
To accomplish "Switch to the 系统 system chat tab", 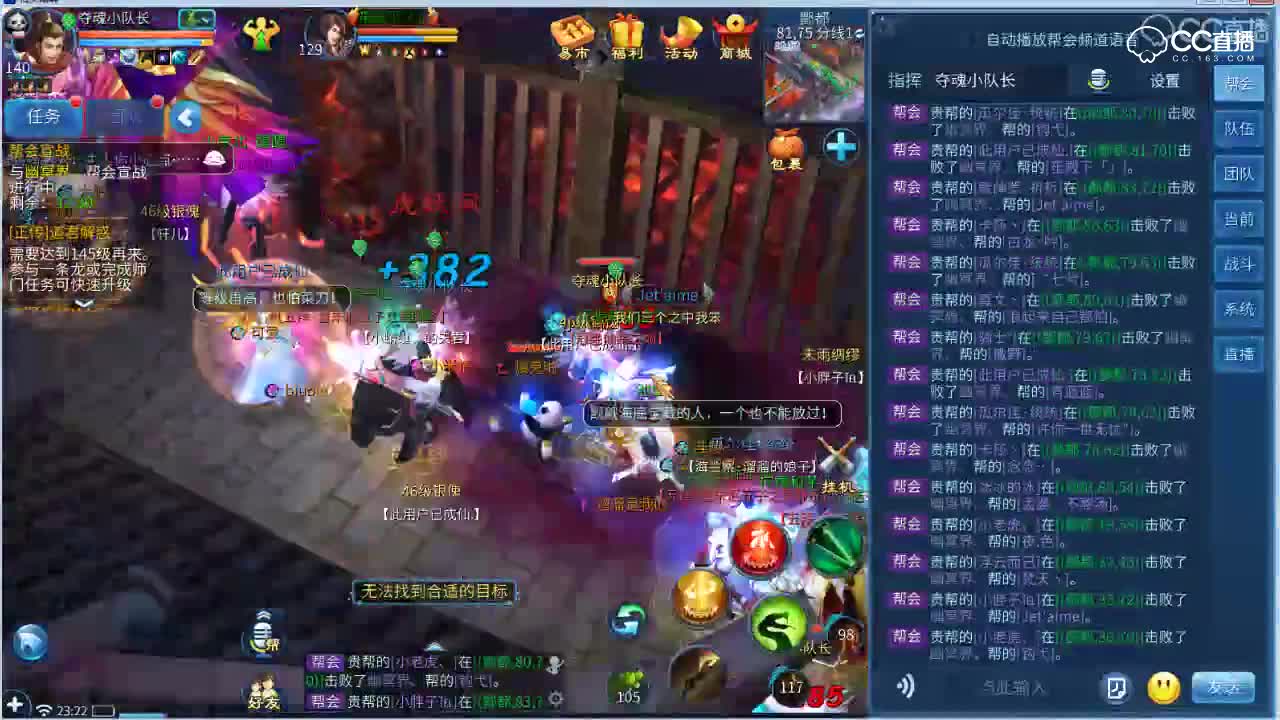I will coord(1240,309).
